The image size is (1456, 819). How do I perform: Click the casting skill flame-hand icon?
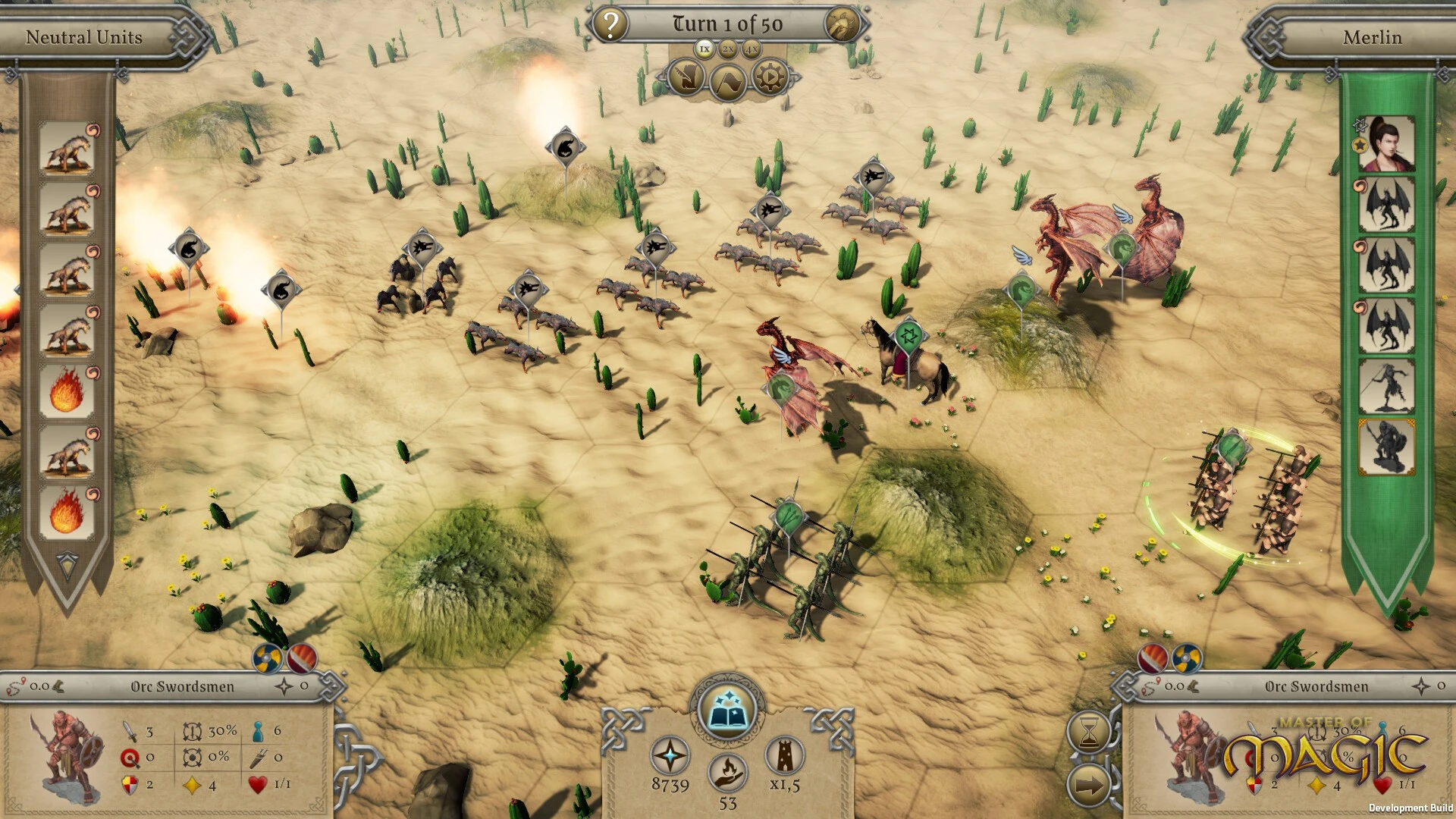point(727,773)
